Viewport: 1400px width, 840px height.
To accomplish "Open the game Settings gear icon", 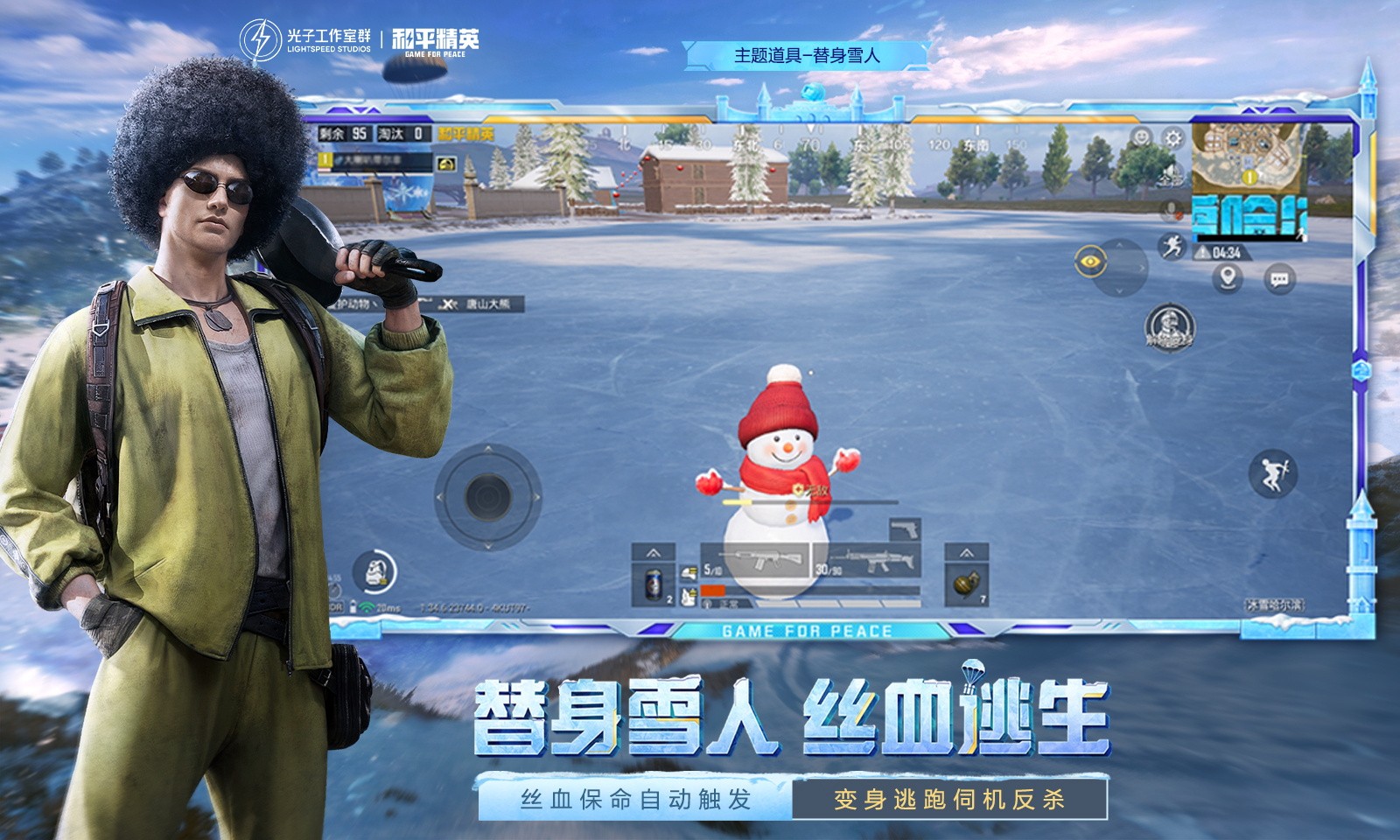I will click(1172, 139).
